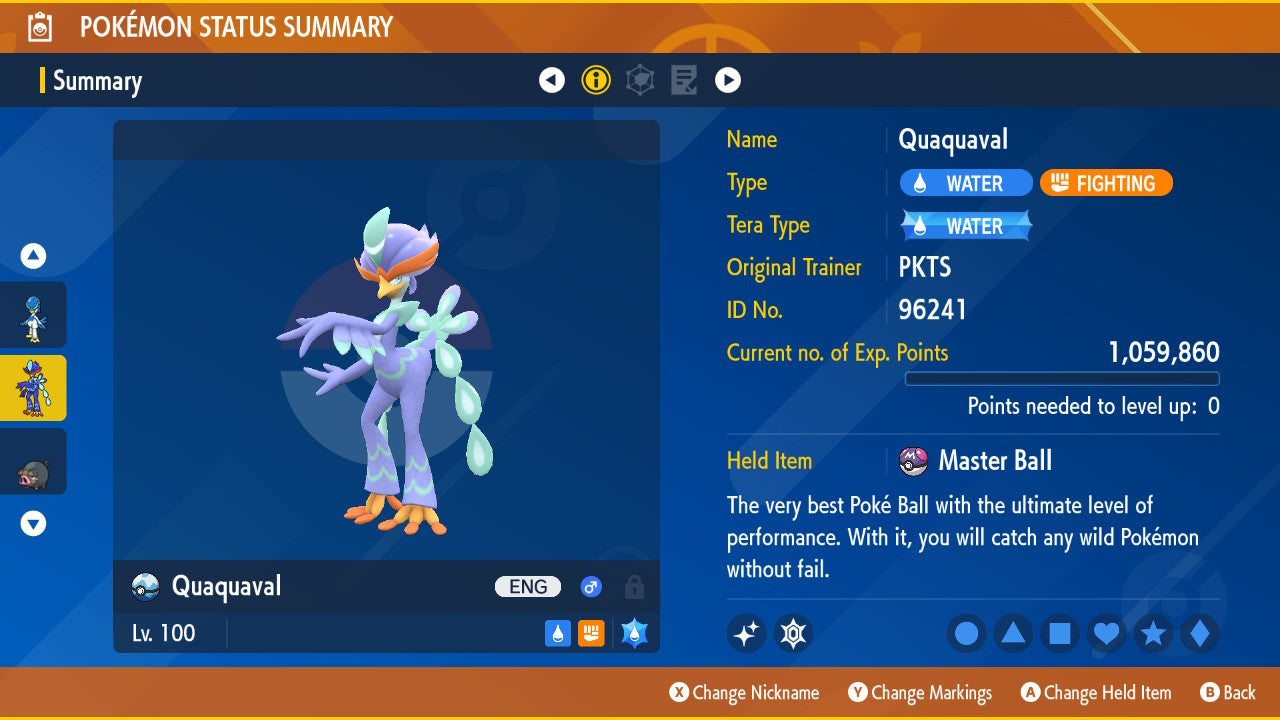Click the yellow info summary icon

coord(596,80)
